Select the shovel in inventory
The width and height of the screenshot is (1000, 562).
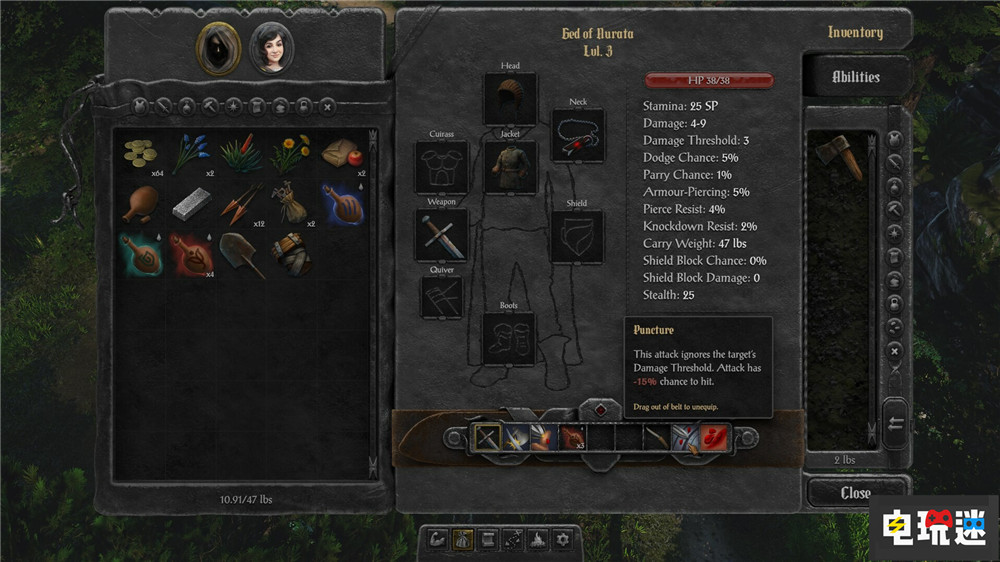coord(241,254)
